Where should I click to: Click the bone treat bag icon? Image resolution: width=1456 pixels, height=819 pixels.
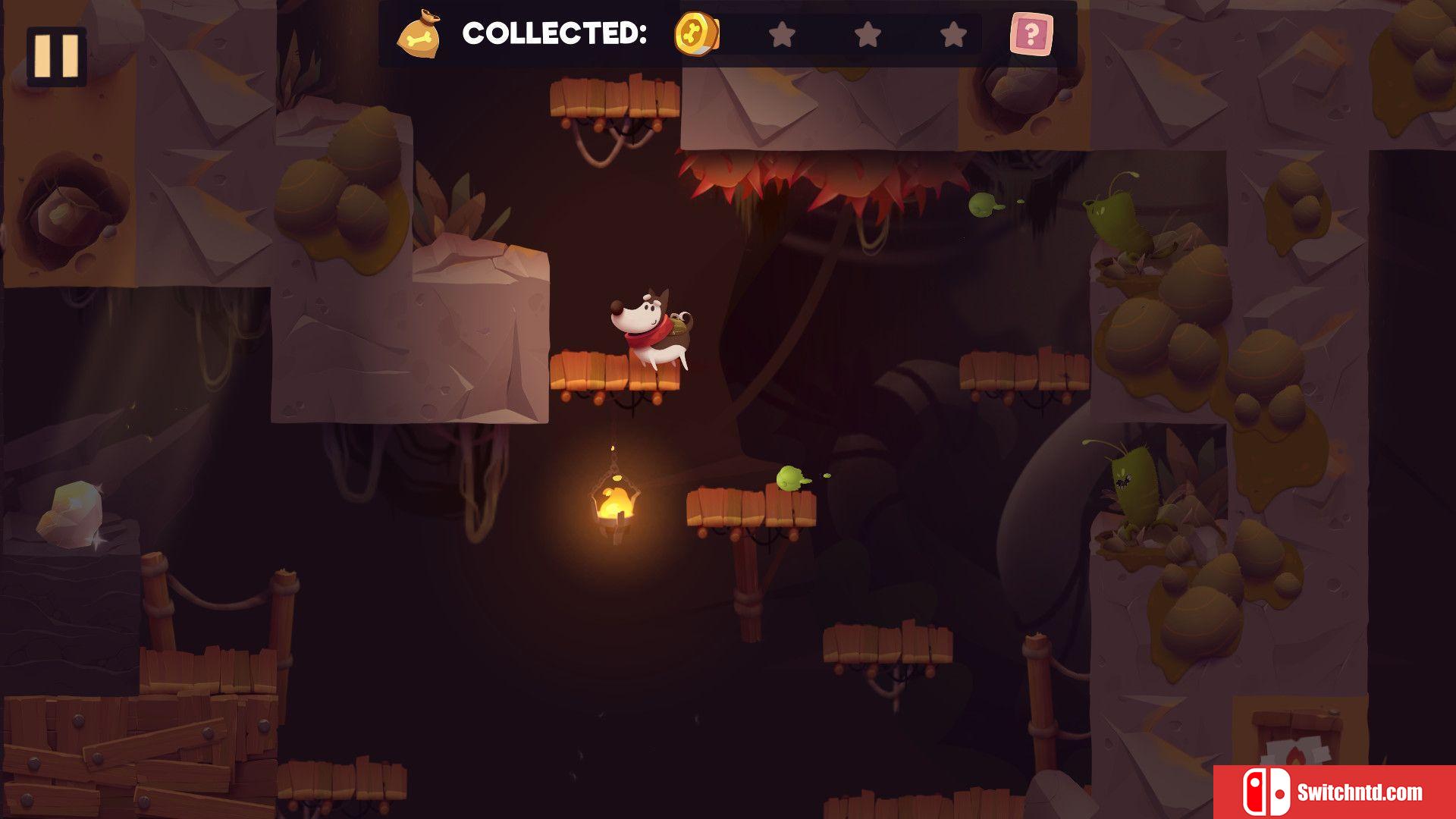pyautogui.click(x=419, y=35)
